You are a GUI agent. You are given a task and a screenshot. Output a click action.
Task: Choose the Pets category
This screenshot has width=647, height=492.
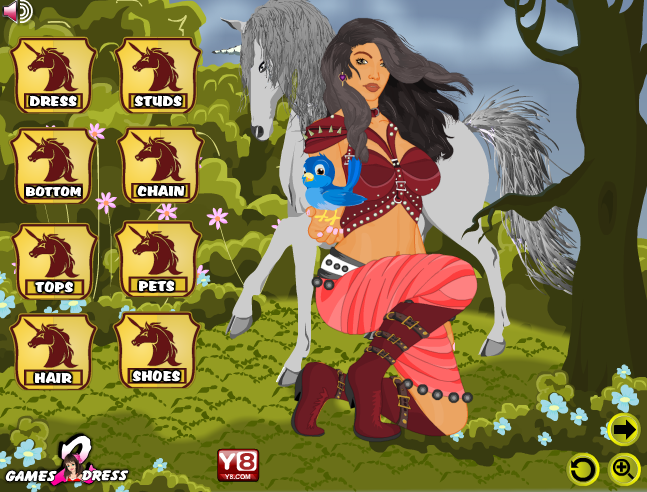pyautogui.click(x=158, y=261)
